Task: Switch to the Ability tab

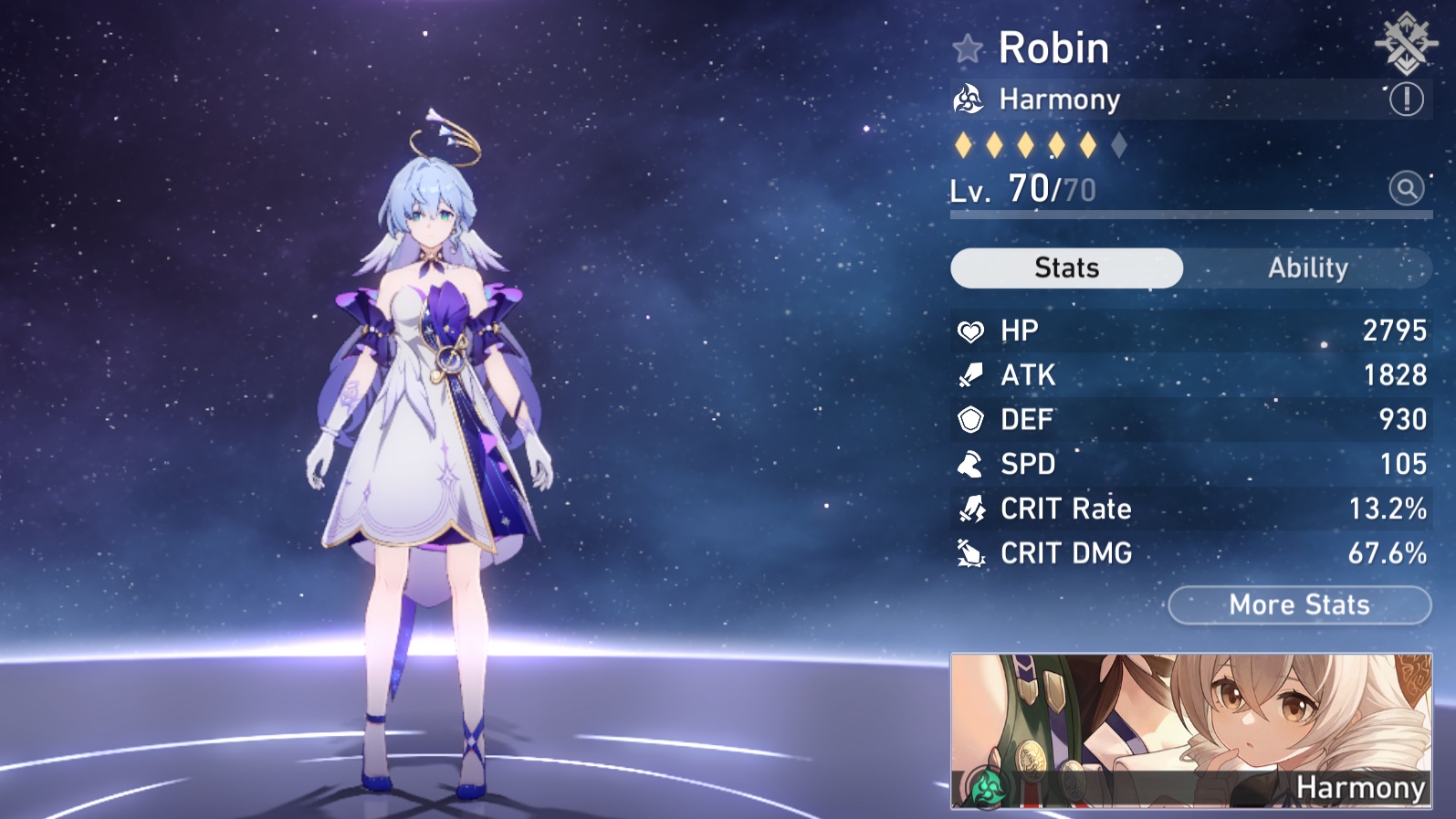Action: click(1309, 268)
